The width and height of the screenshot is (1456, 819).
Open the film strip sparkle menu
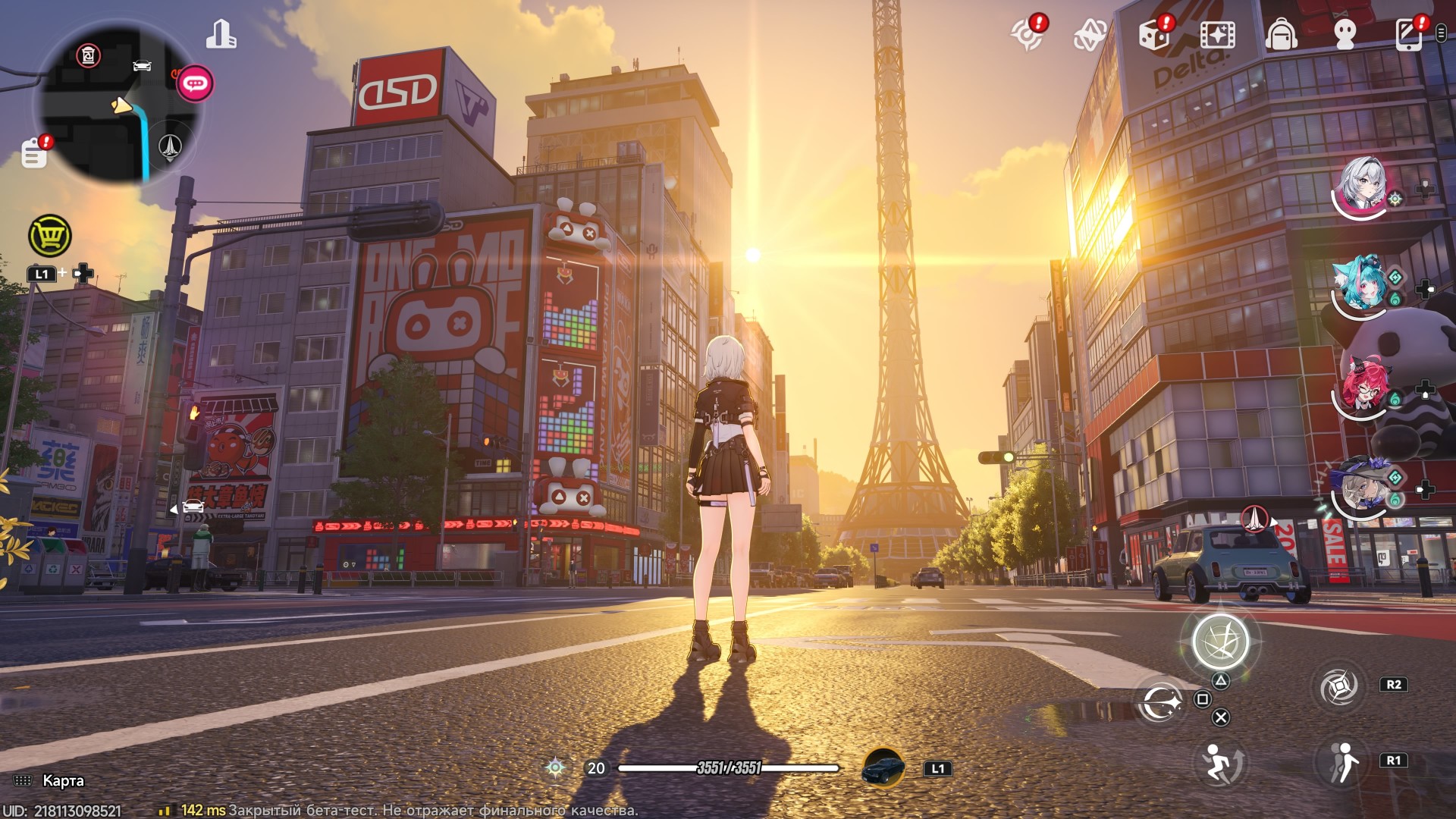[x=1218, y=35]
